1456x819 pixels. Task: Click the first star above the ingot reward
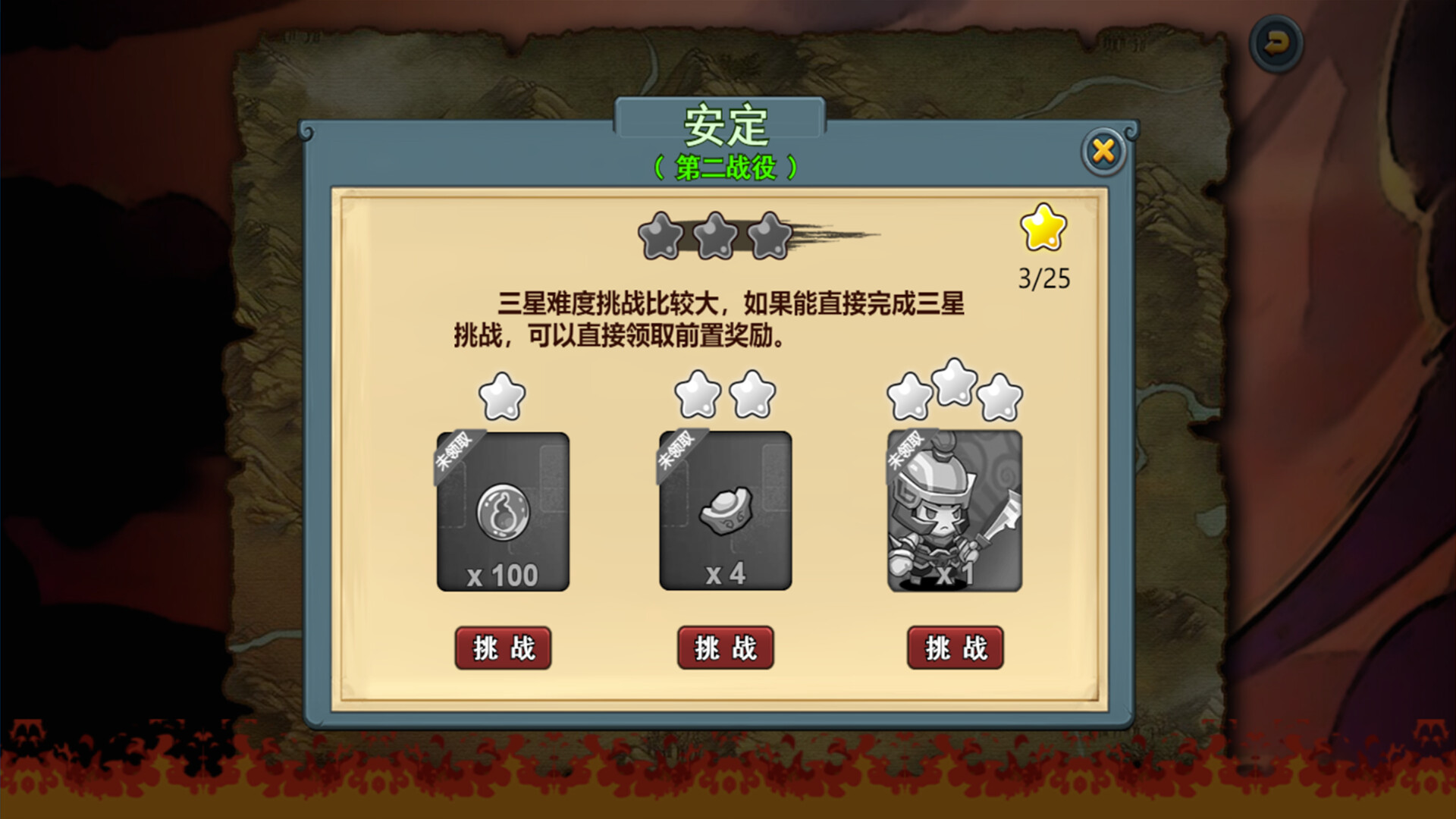click(x=698, y=396)
